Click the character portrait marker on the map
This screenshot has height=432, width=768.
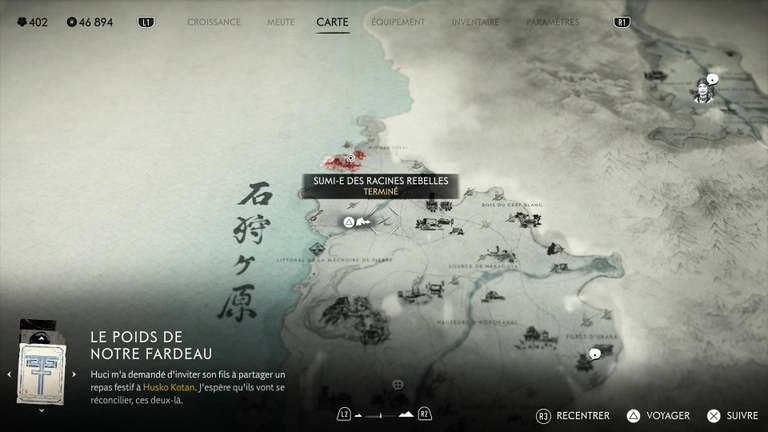click(x=703, y=91)
